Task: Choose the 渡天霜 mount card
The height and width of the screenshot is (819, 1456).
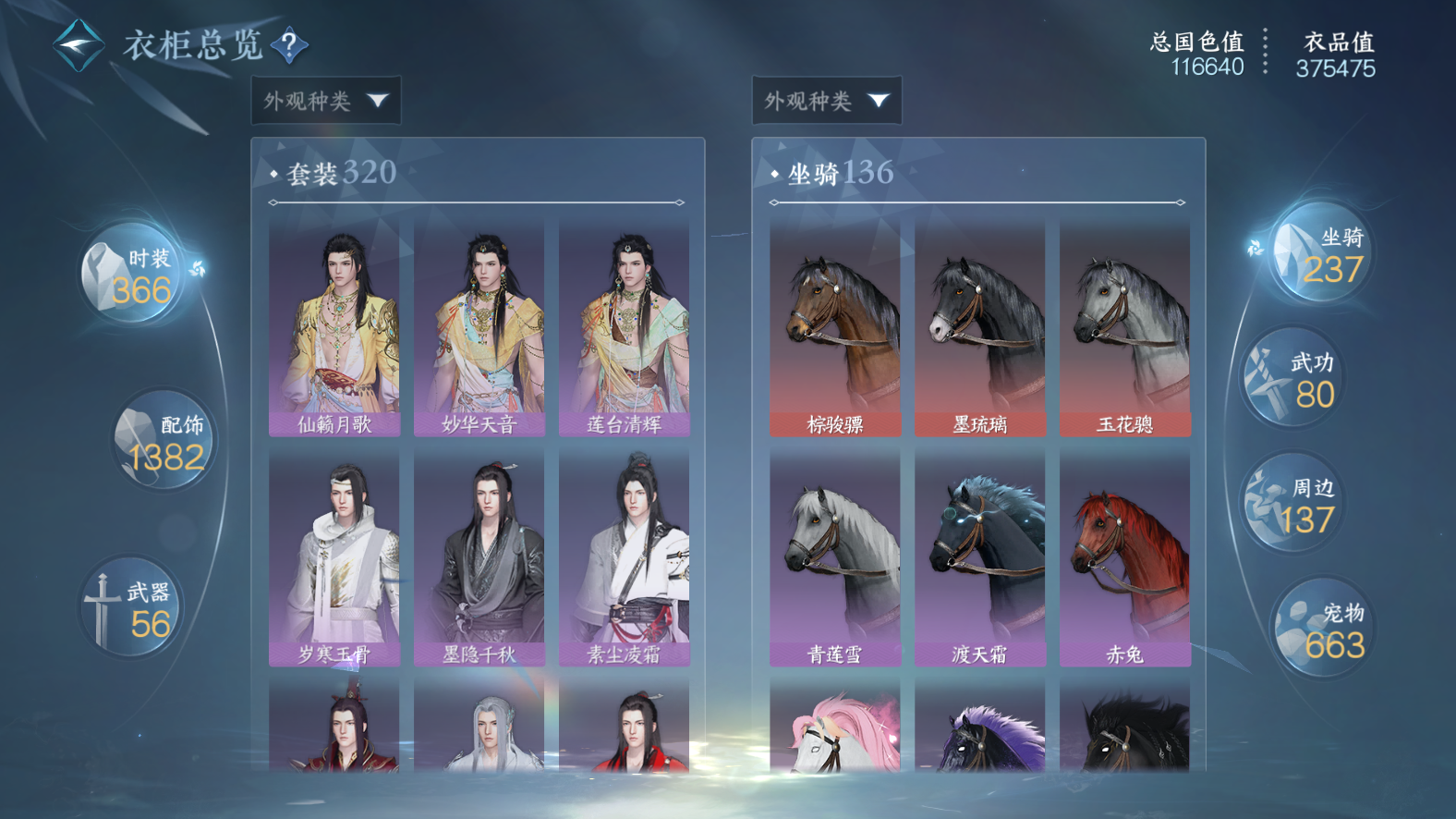Action: point(979,558)
